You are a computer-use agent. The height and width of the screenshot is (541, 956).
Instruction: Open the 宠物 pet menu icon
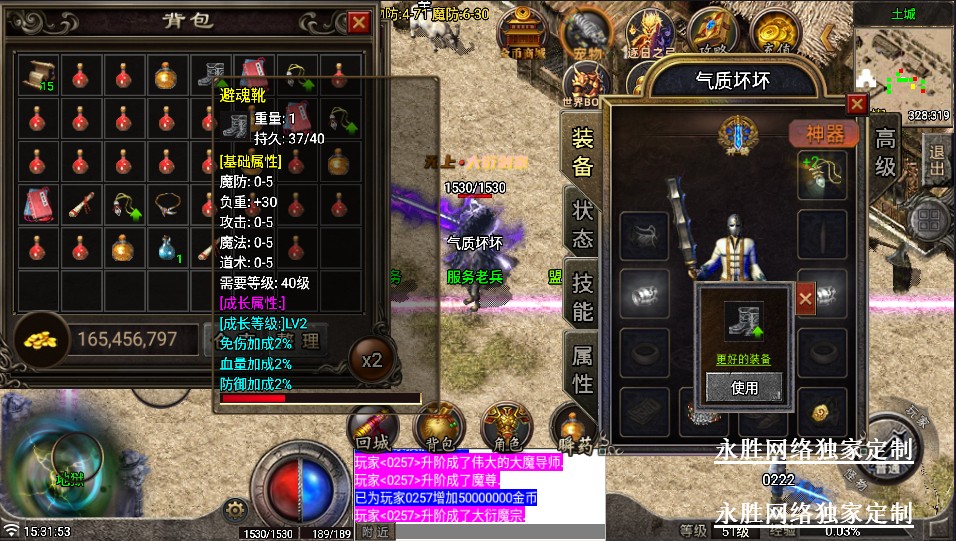(588, 32)
